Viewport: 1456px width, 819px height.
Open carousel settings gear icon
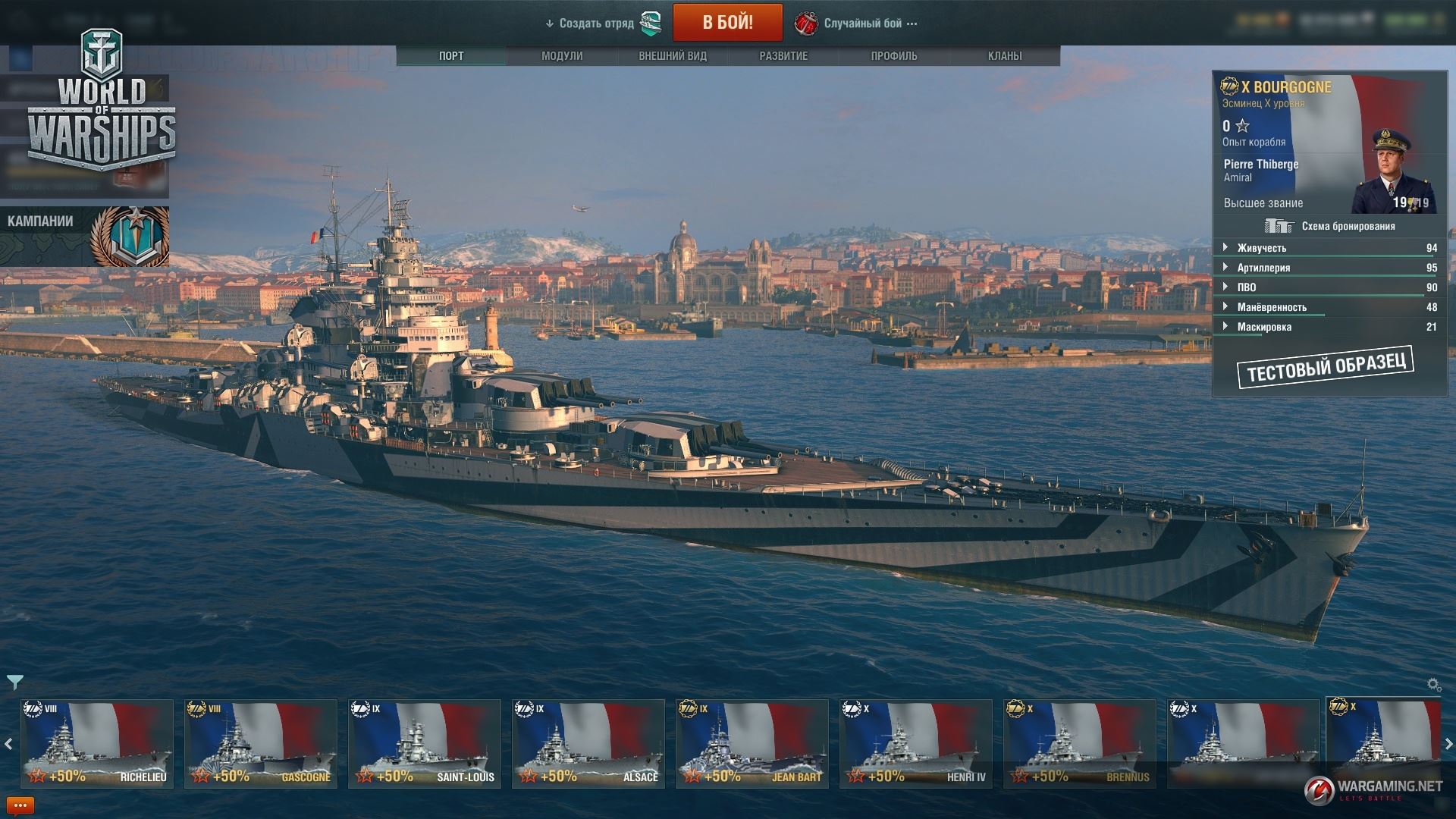pyautogui.click(x=1433, y=685)
